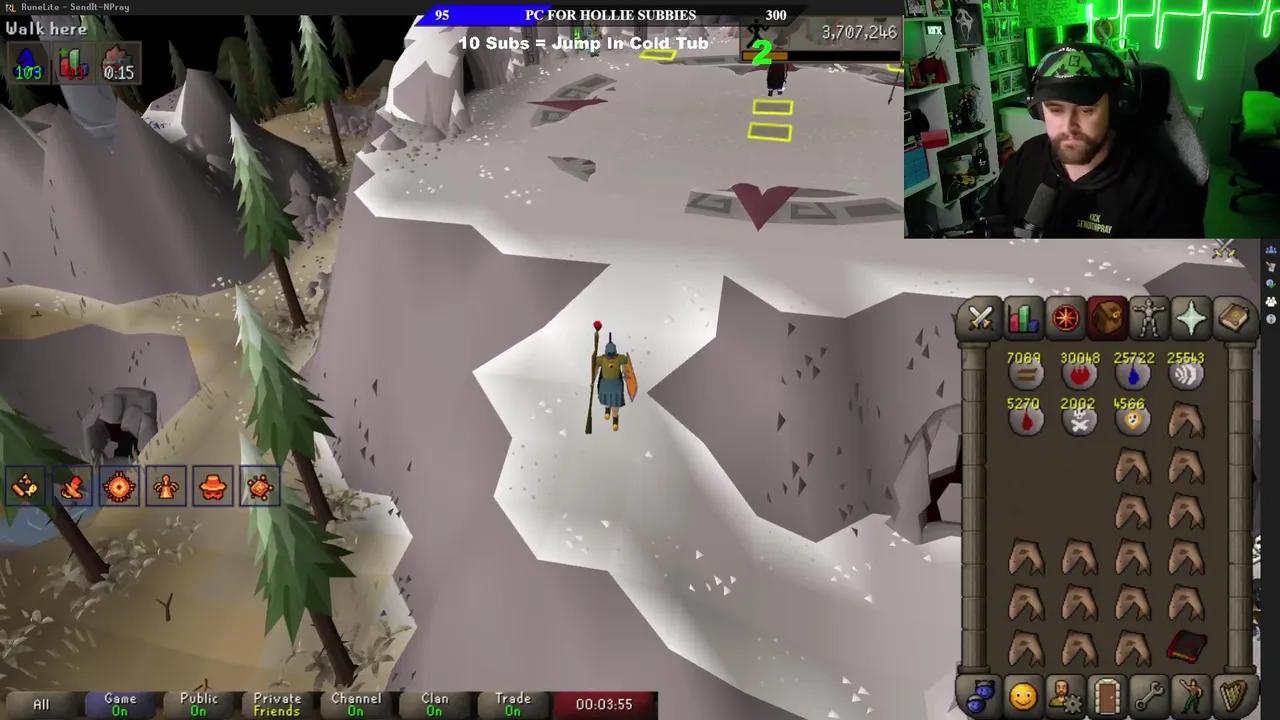Open the Account Management tab
This screenshot has width=1280, height=720.
[x=1065, y=697]
